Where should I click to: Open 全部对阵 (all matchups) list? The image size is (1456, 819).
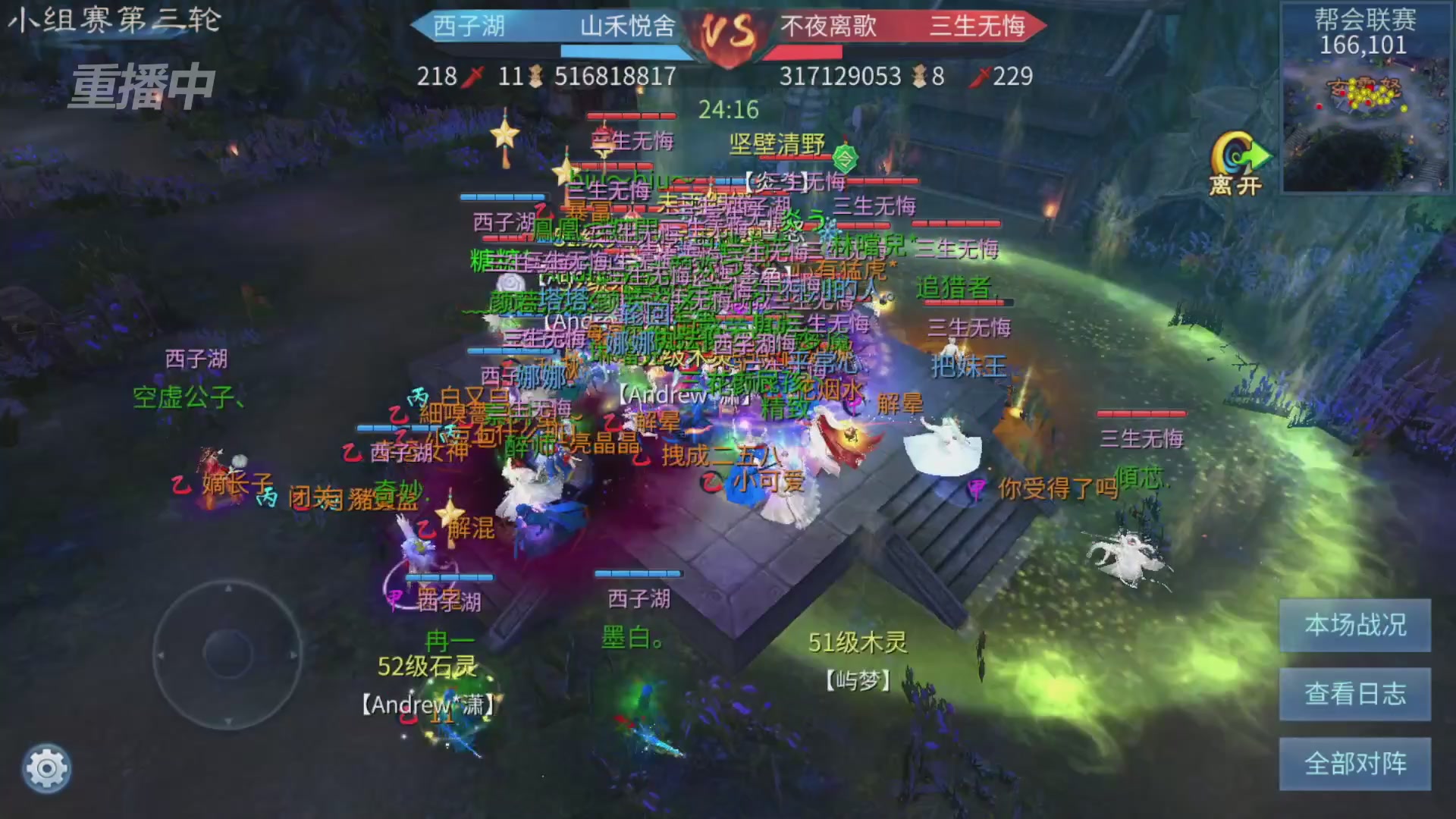[x=1354, y=764]
